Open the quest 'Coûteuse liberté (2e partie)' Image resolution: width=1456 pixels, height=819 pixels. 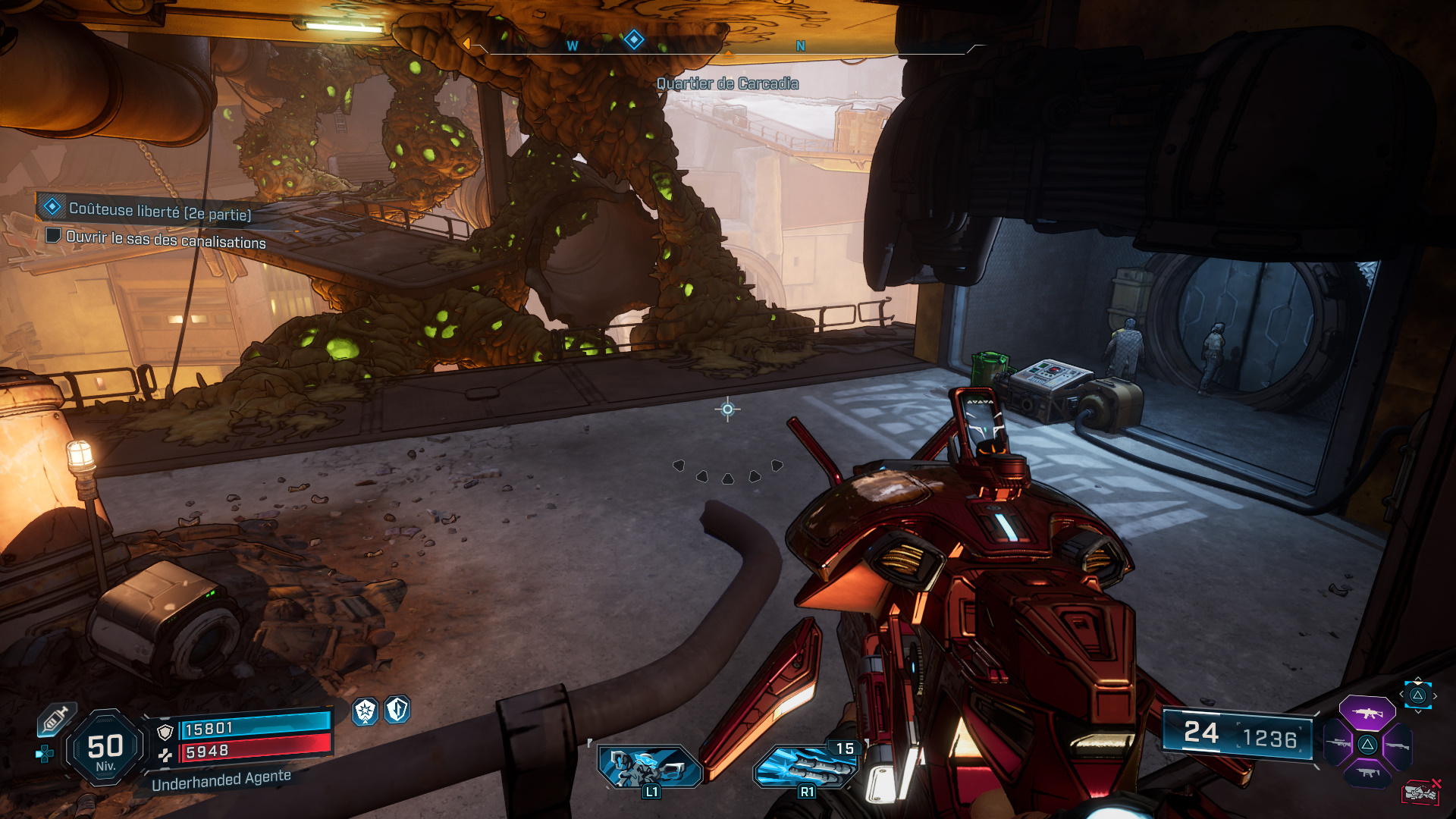coord(161,214)
